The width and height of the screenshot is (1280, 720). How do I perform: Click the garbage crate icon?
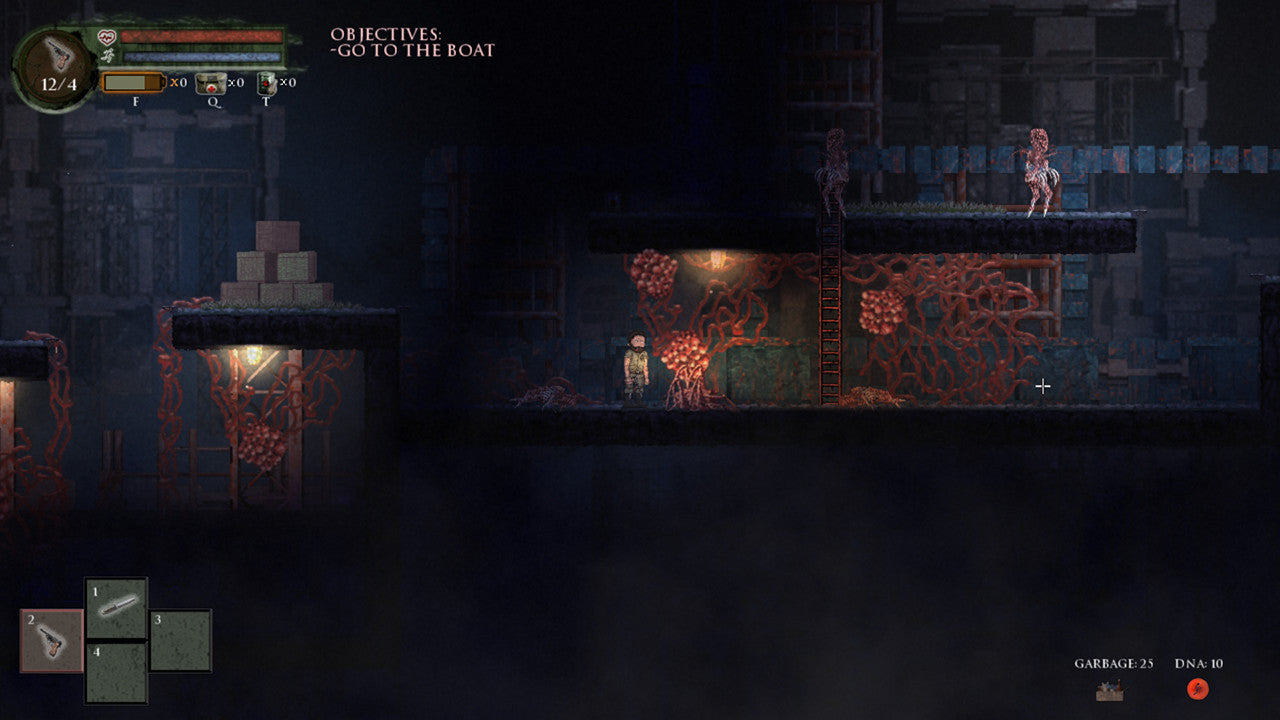[x=1109, y=689]
